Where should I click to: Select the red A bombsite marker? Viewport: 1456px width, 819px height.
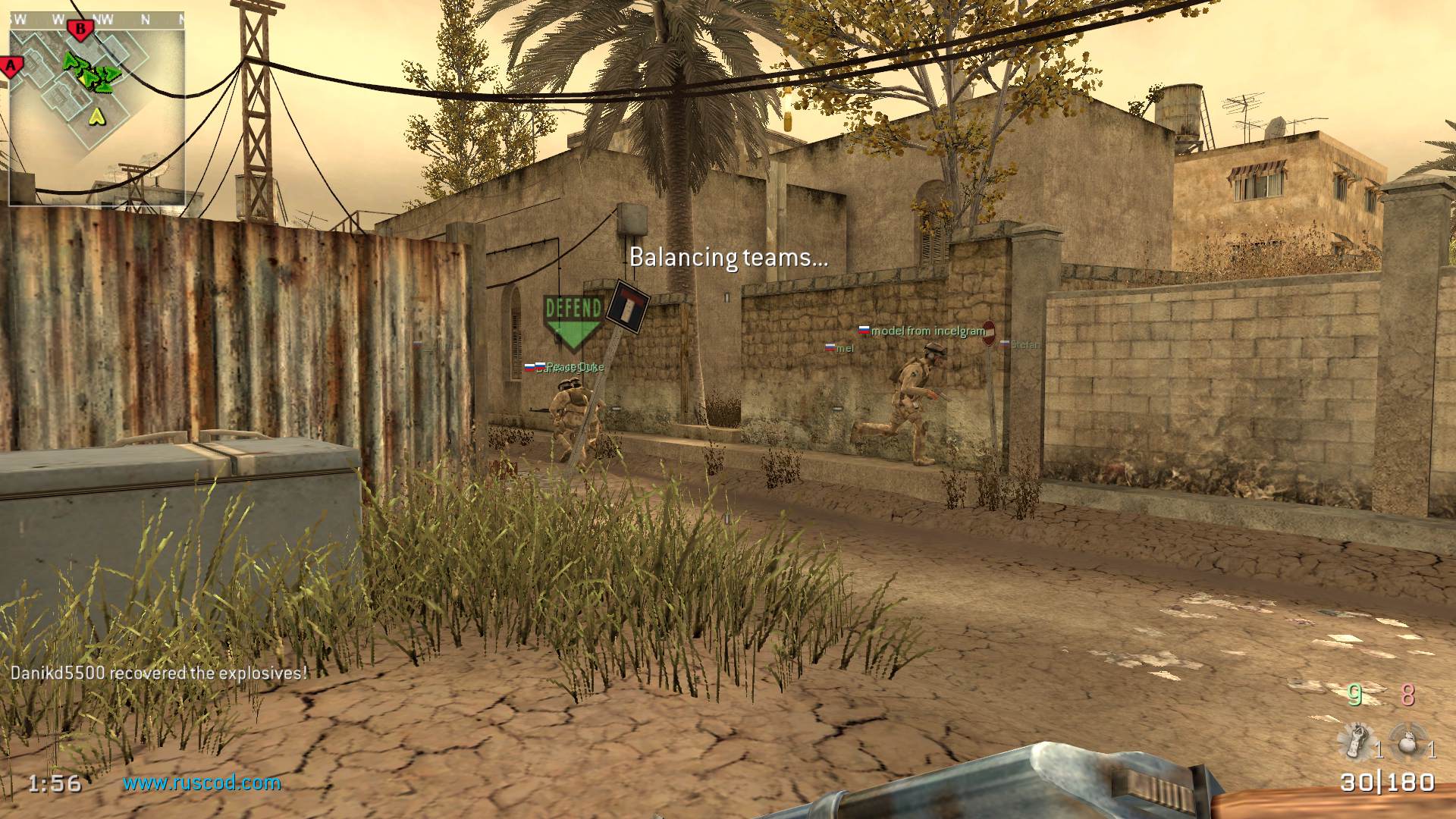(x=11, y=67)
